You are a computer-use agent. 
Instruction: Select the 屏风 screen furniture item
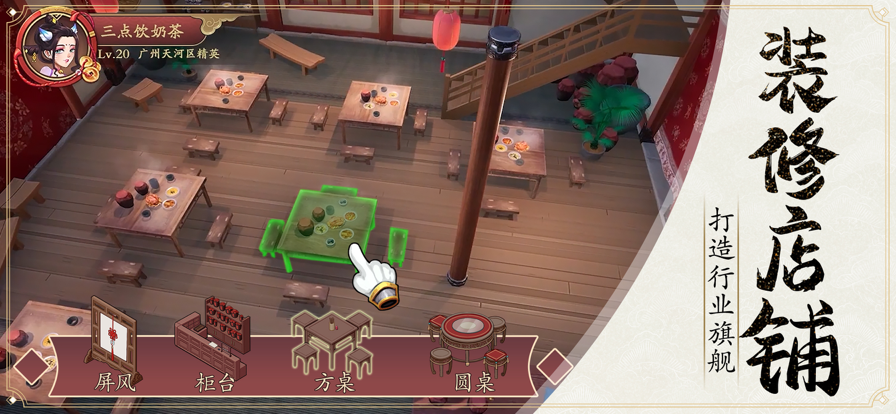(x=112, y=342)
